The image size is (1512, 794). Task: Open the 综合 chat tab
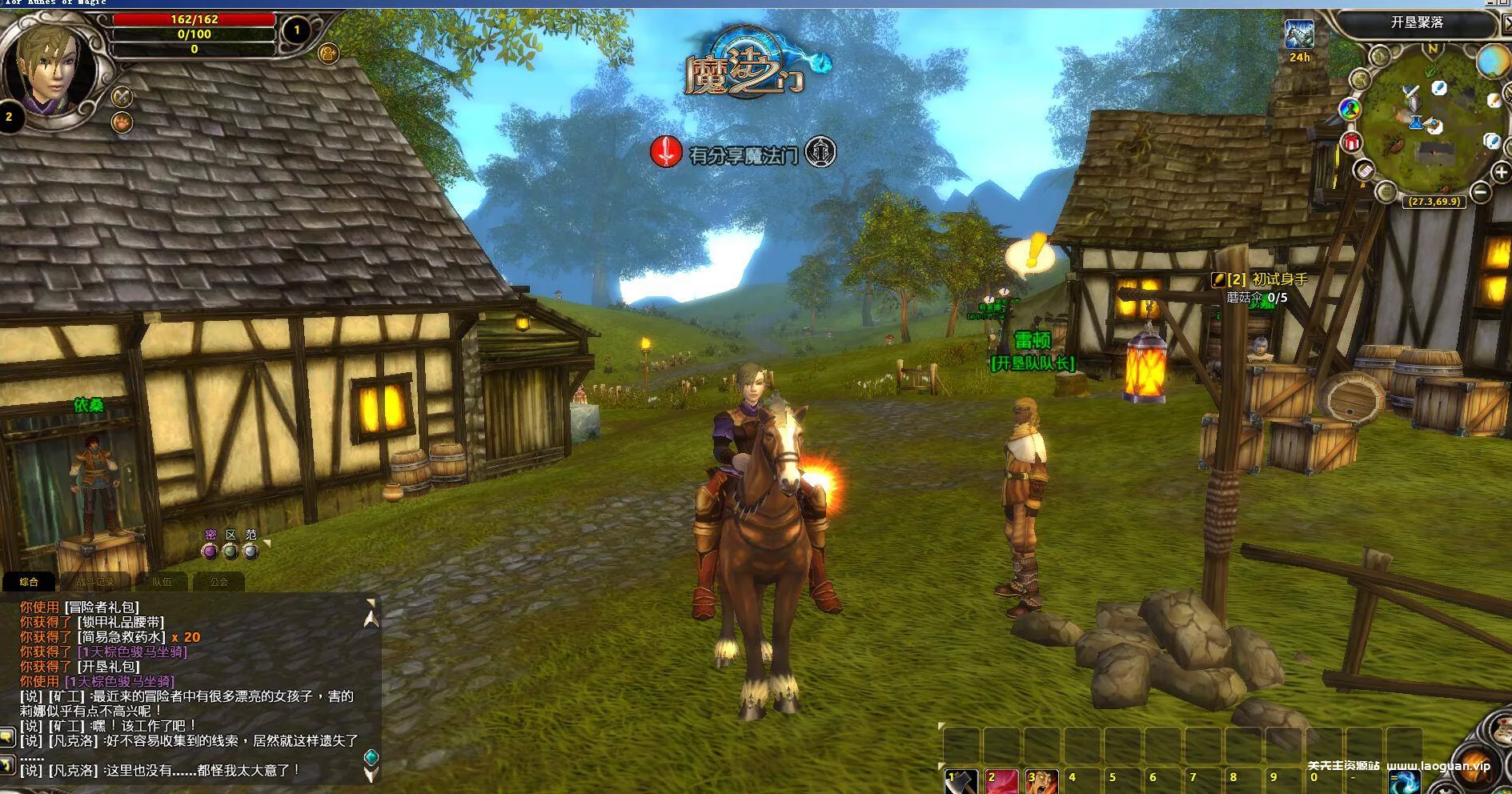[x=29, y=582]
